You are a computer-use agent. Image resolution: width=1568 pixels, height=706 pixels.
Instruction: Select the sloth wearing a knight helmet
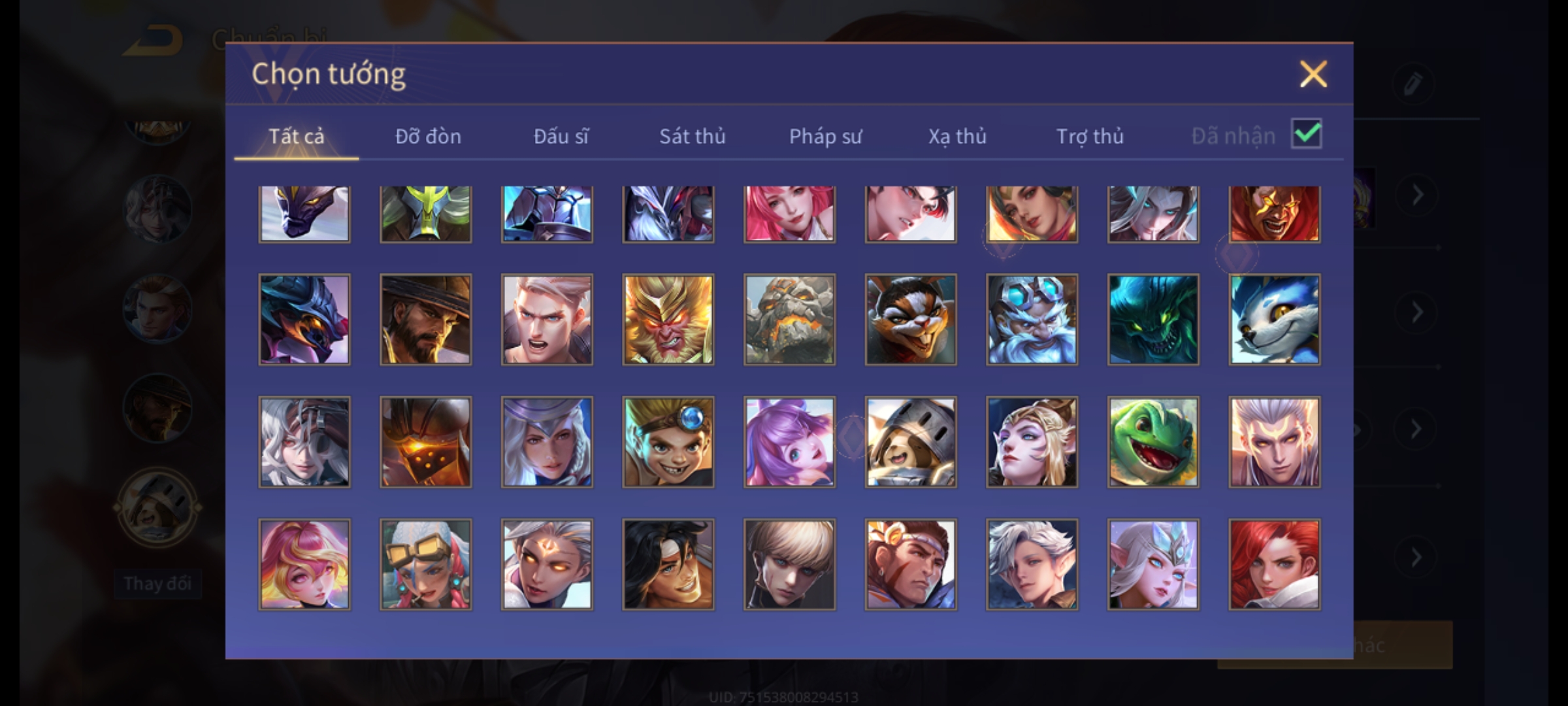[911, 442]
